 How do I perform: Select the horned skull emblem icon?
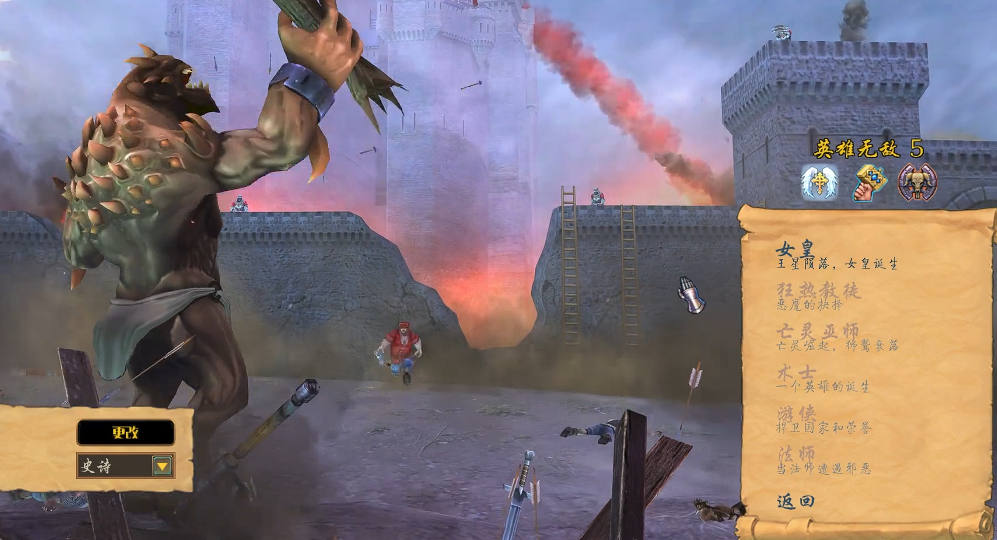(917, 183)
